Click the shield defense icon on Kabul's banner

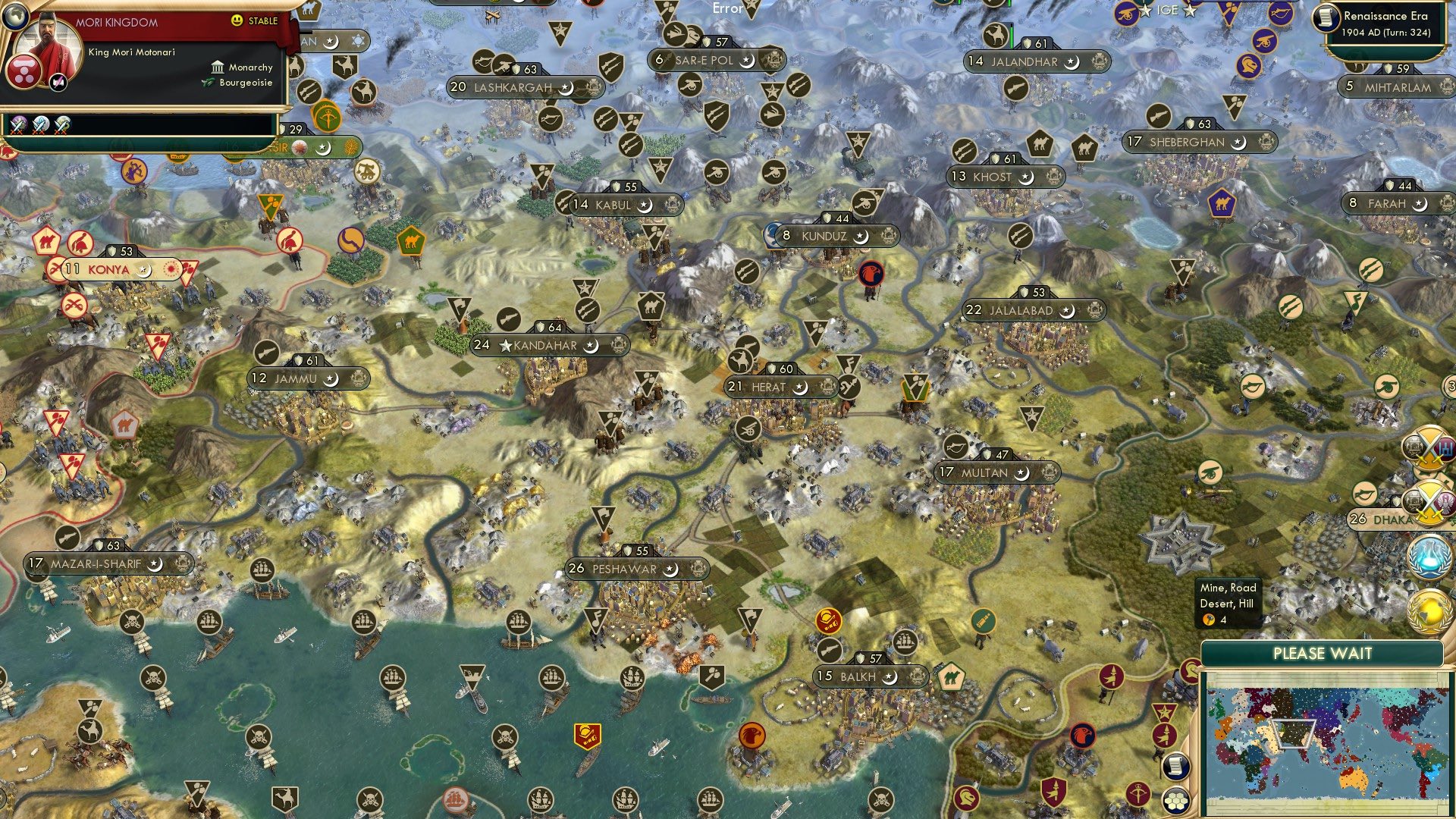pos(617,186)
